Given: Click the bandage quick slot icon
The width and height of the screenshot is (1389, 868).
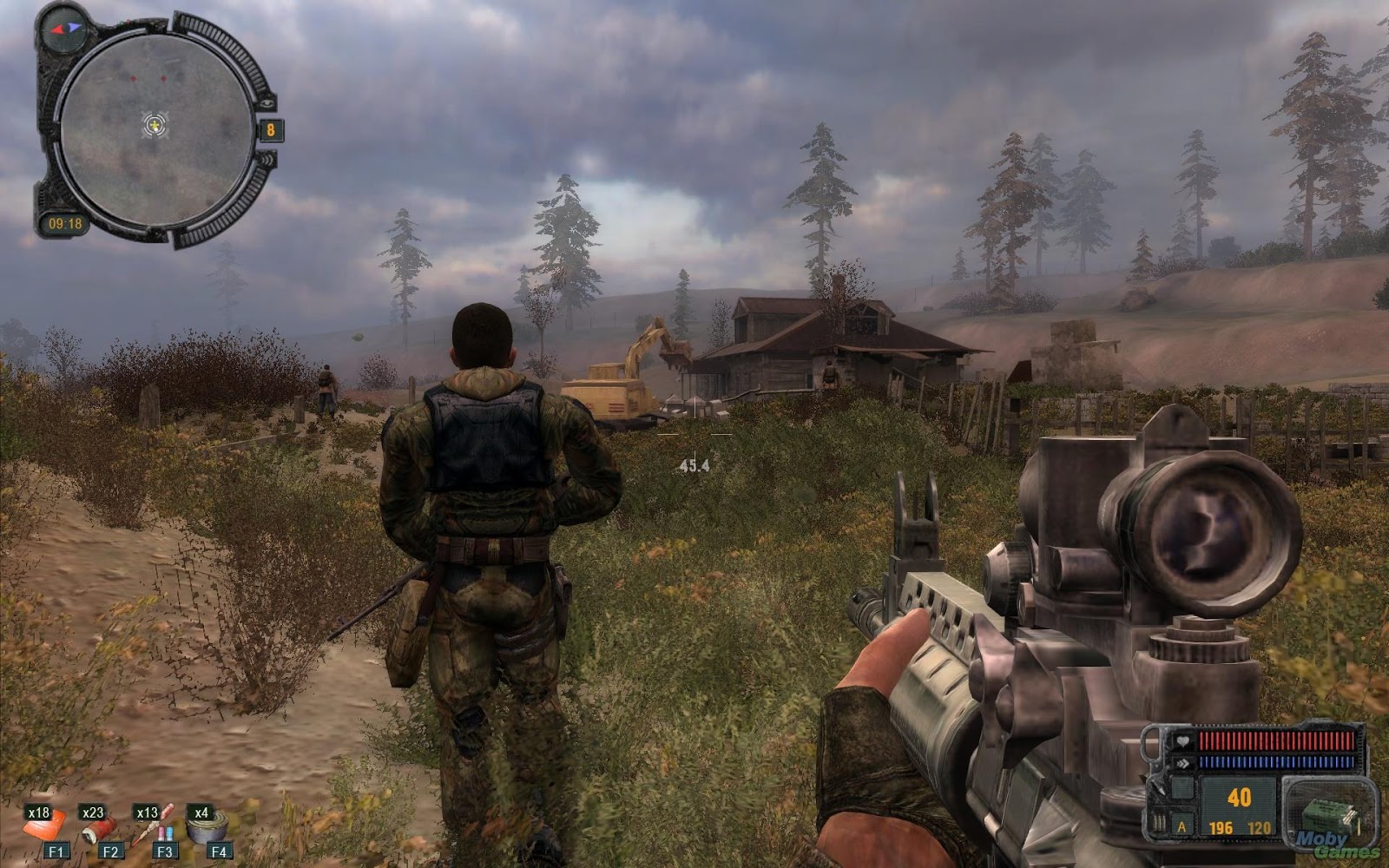Looking at the screenshot, I should click(43, 828).
